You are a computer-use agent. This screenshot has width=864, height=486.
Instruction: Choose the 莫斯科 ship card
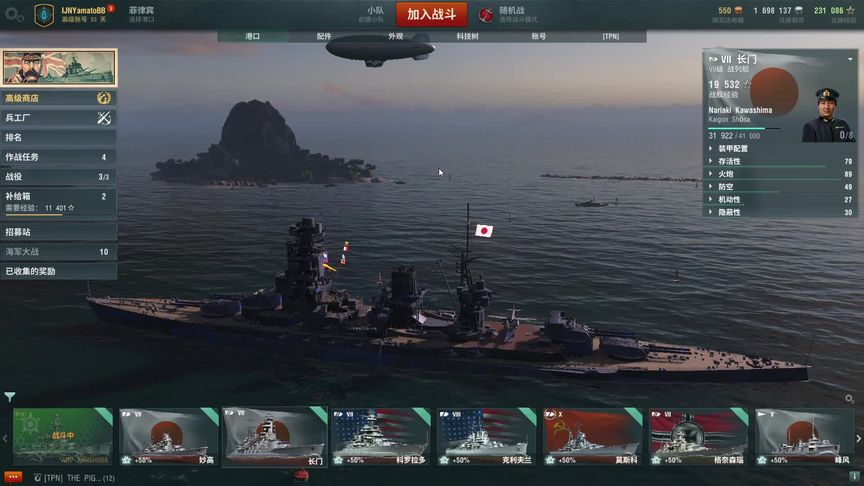[x=593, y=437]
